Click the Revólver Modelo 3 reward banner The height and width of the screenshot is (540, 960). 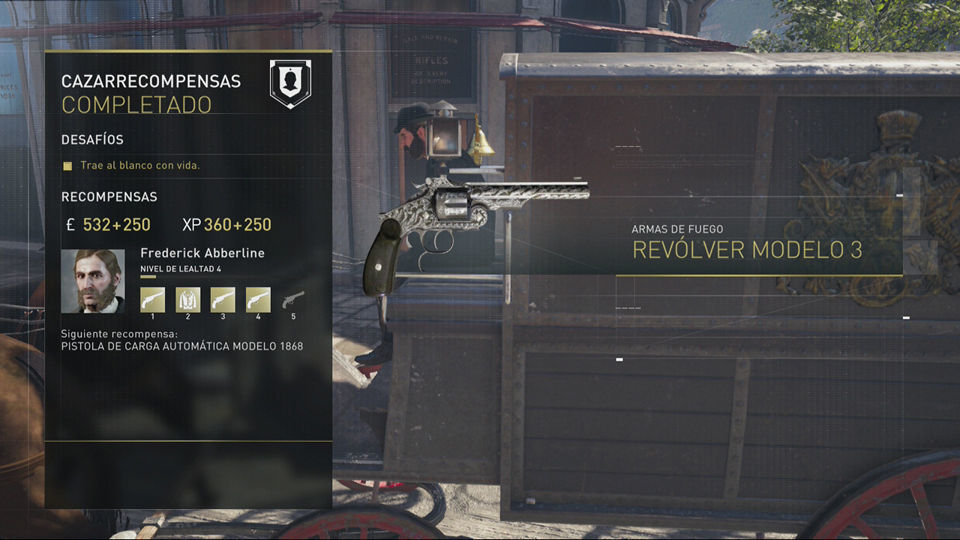[x=747, y=249]
